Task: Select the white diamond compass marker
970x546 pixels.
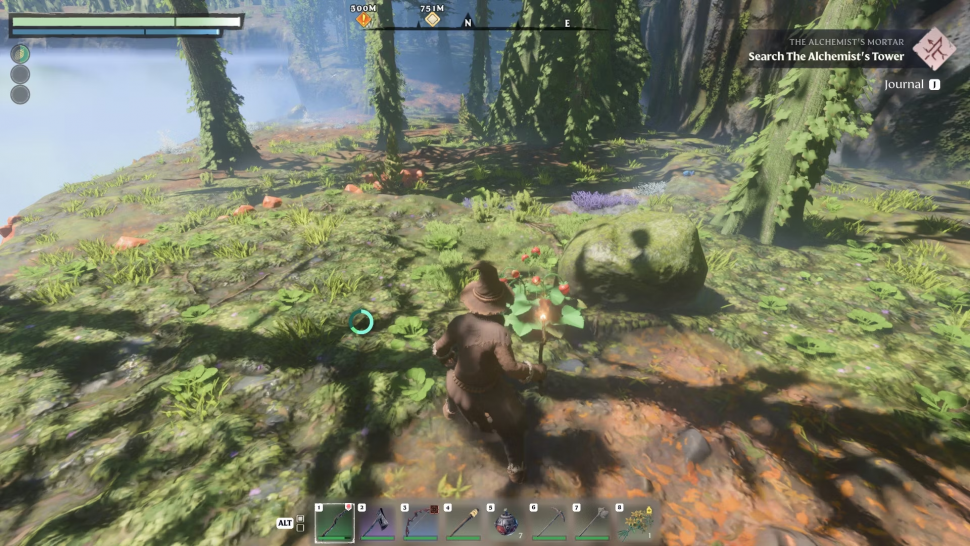Action: [433, 19]
